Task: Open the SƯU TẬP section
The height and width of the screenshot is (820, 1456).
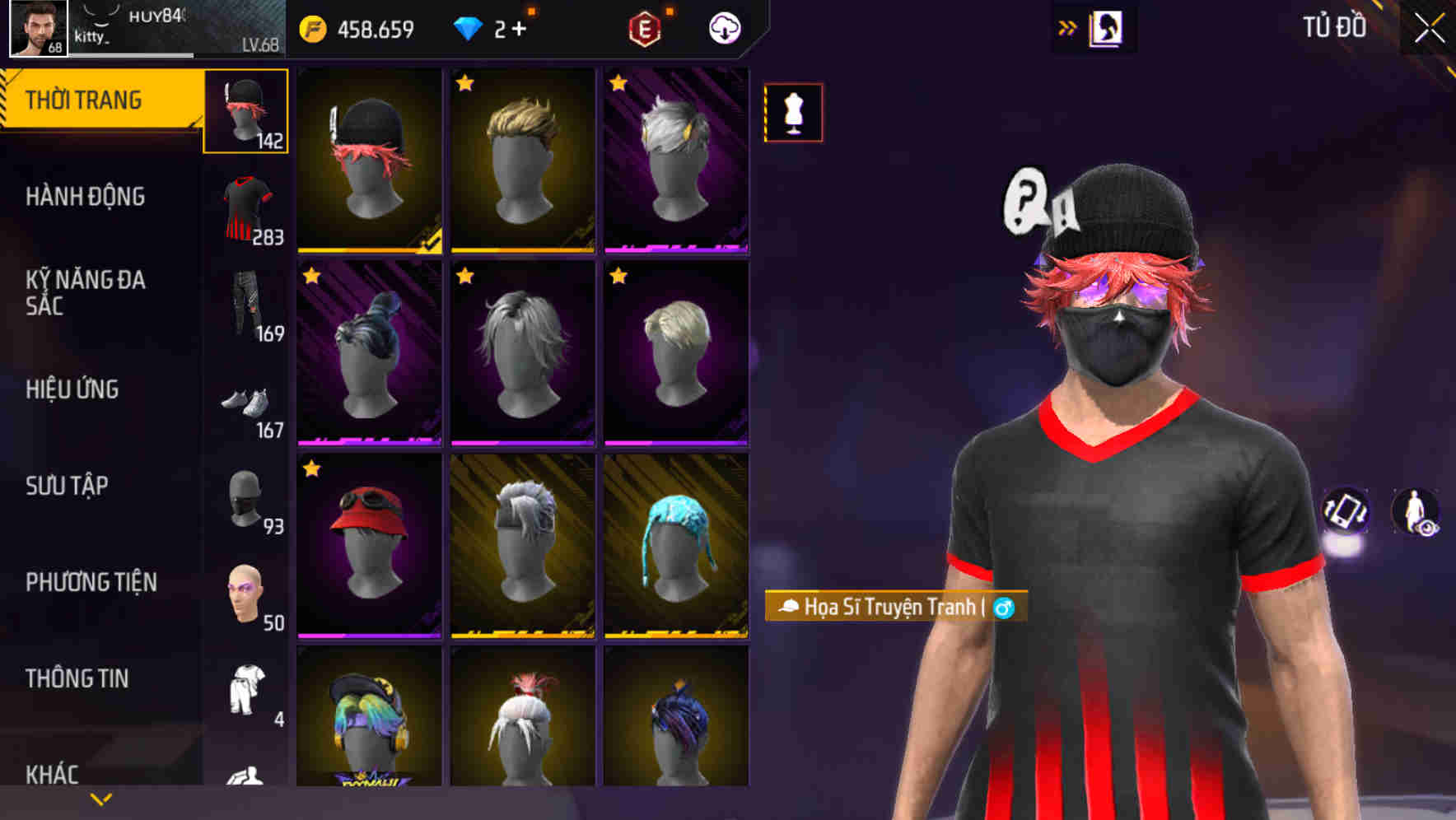Action: (68, 487)
